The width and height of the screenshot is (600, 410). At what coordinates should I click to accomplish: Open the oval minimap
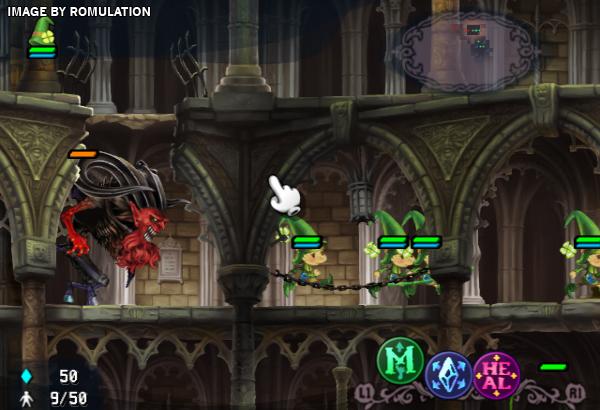[467, 46]
